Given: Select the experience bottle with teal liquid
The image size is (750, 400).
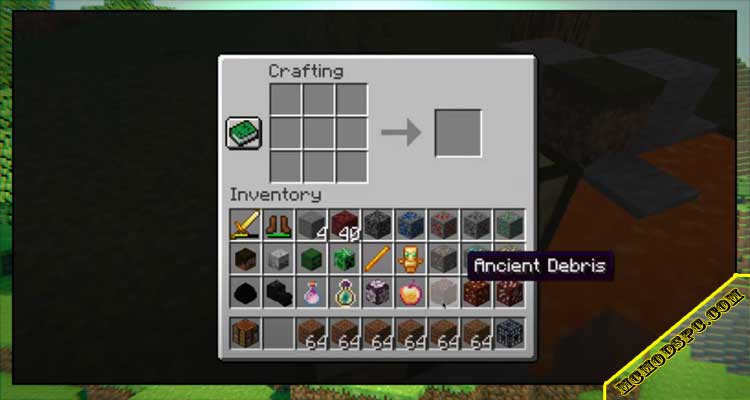Looking at the screenshot, I should click(344, 293).
